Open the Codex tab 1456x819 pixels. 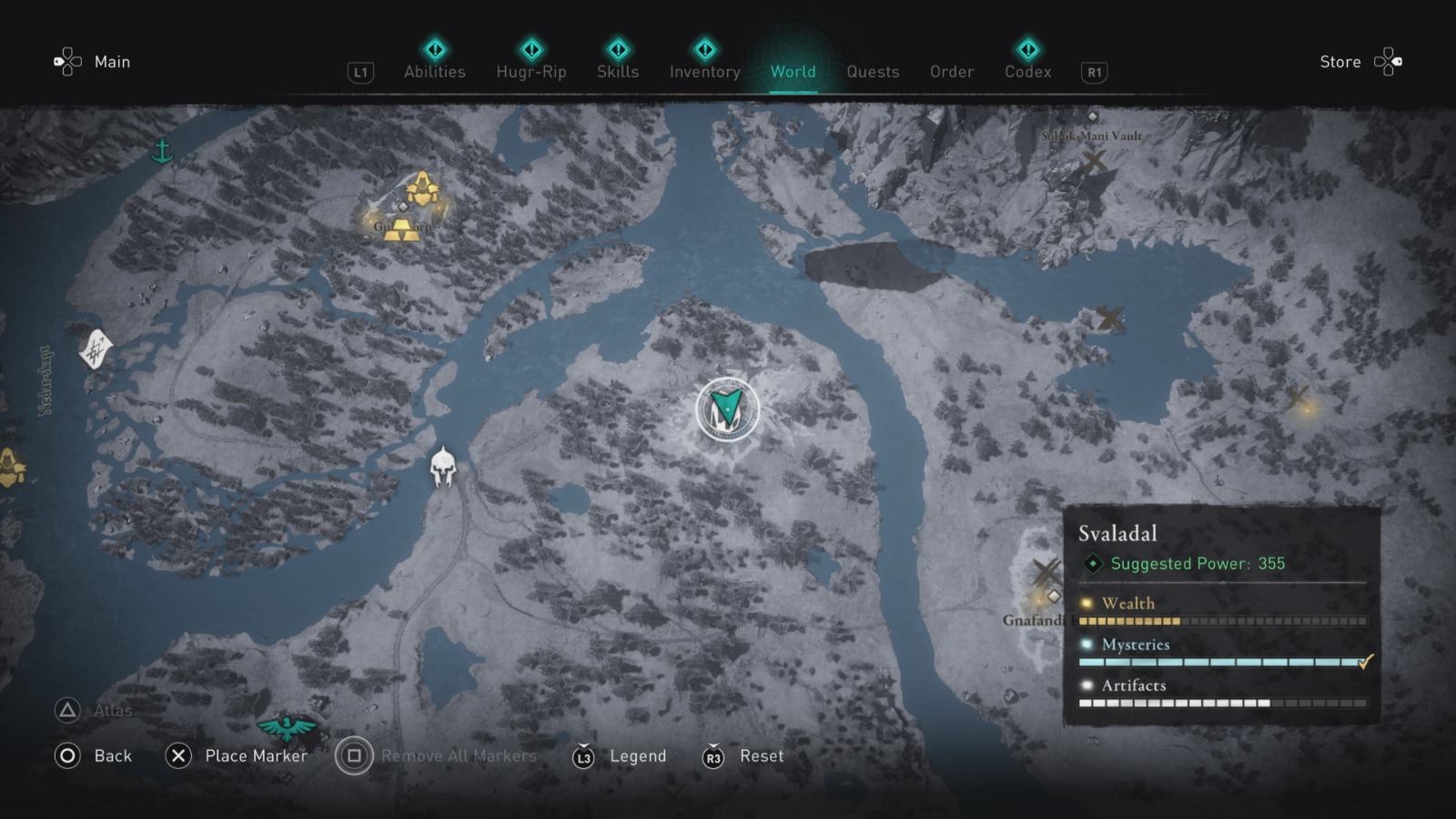tap(1026, 72)
